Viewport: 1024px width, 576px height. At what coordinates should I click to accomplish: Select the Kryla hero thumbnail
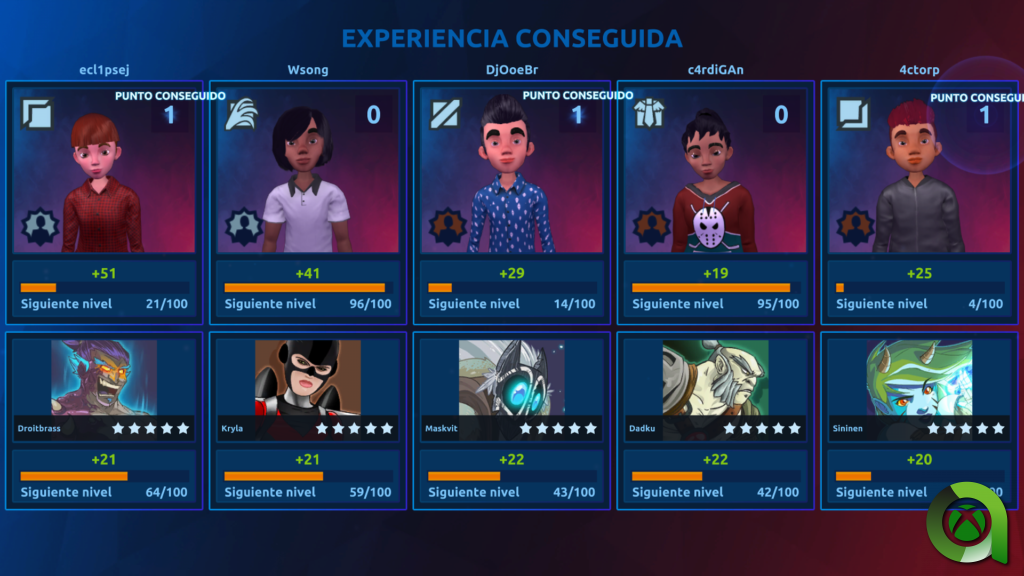coord(308,378)
